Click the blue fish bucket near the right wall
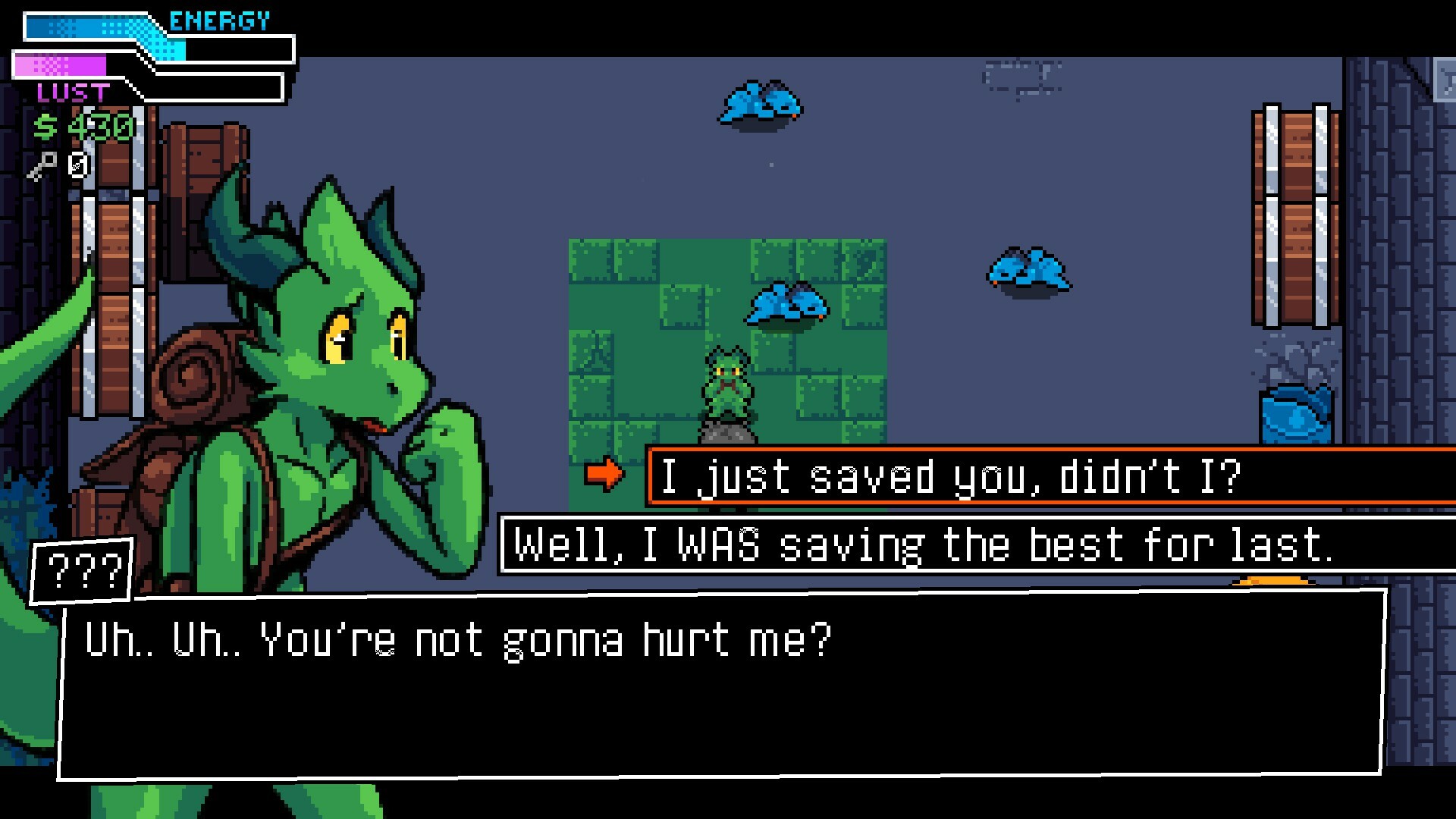Image resolution: width=1456 pixels, height=819 pixels. tap(1297, 413)
